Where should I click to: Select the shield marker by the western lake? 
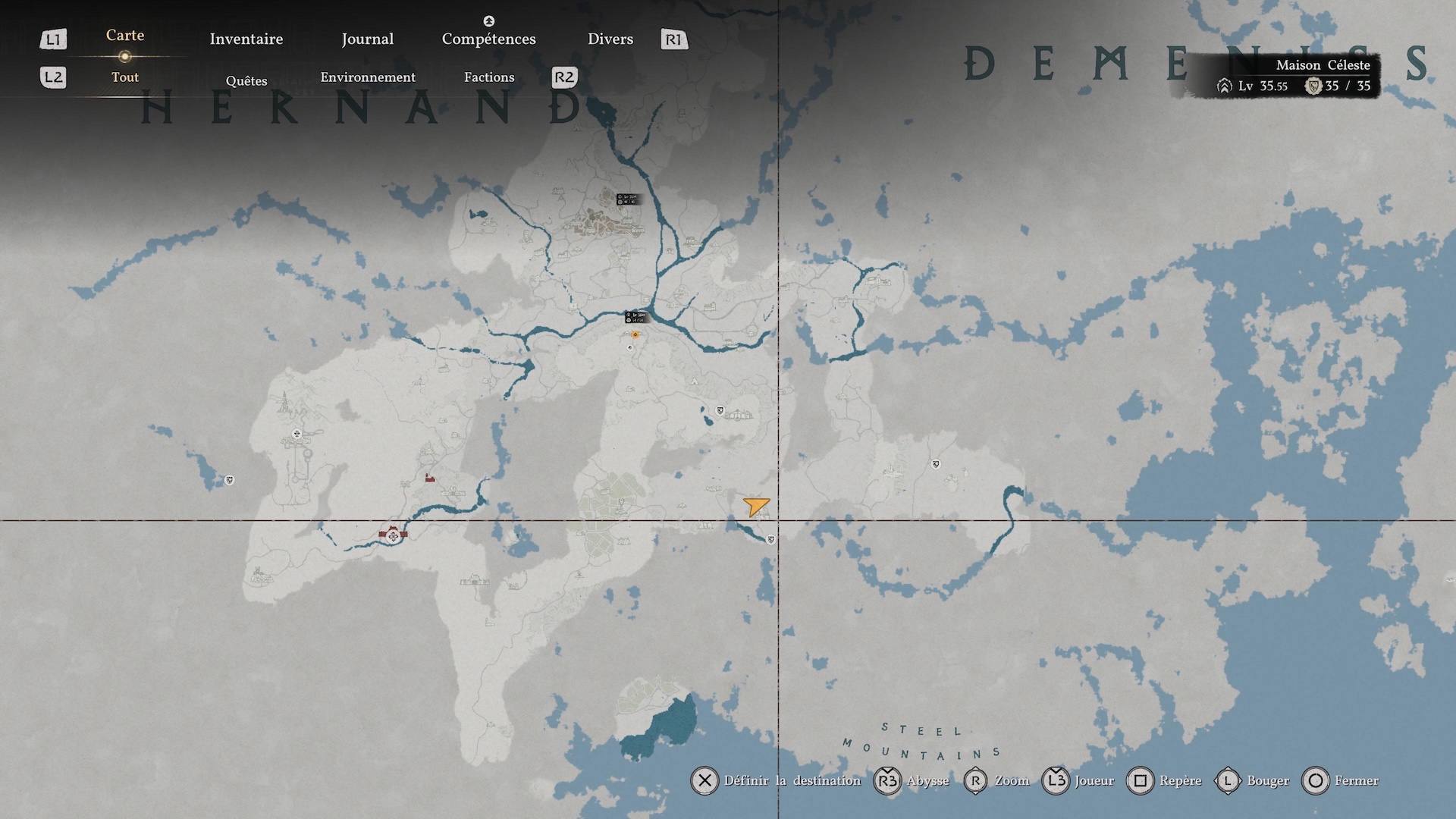(229, 480)
